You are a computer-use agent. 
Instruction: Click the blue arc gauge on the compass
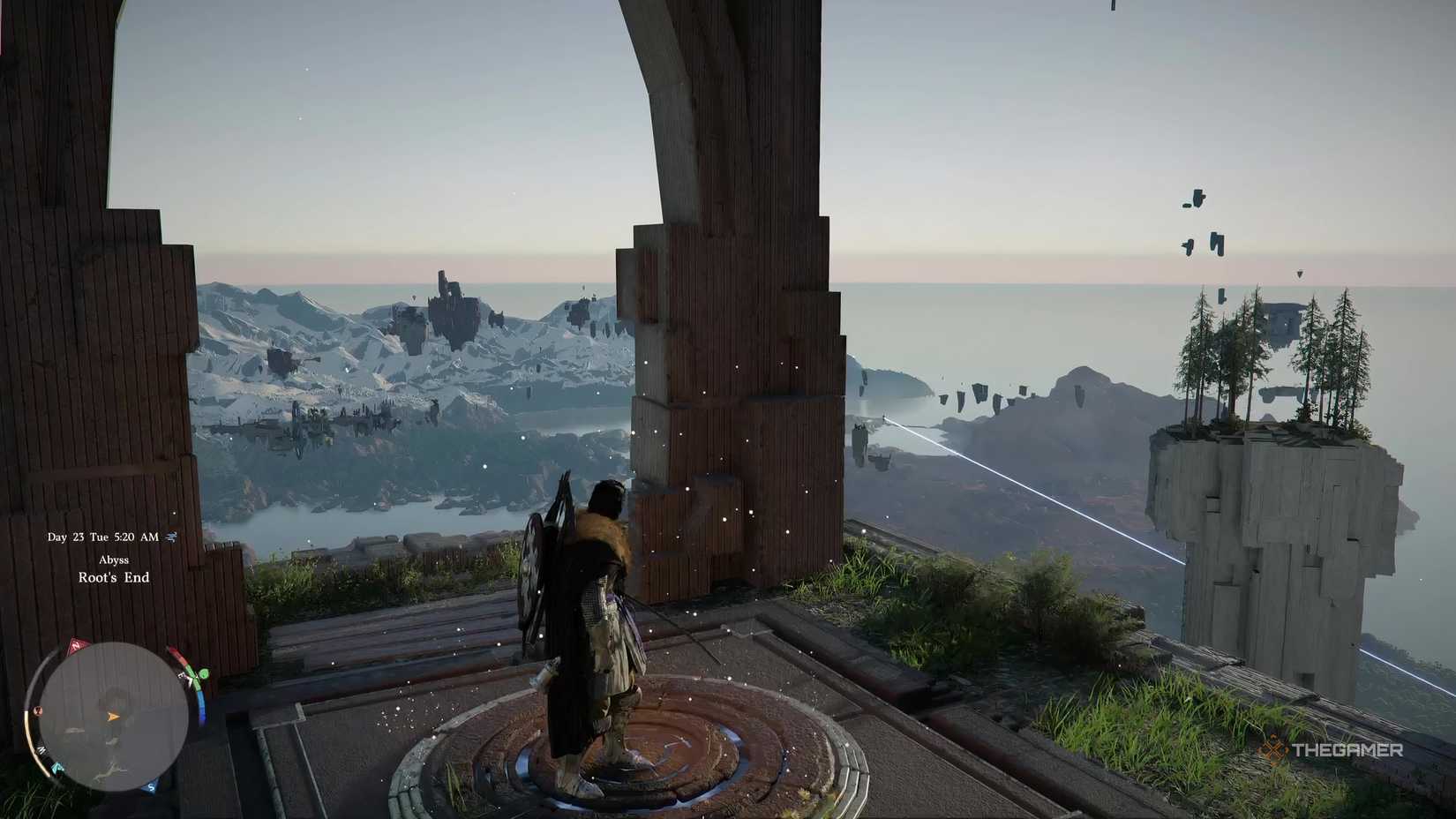click(x=202, y=703)
